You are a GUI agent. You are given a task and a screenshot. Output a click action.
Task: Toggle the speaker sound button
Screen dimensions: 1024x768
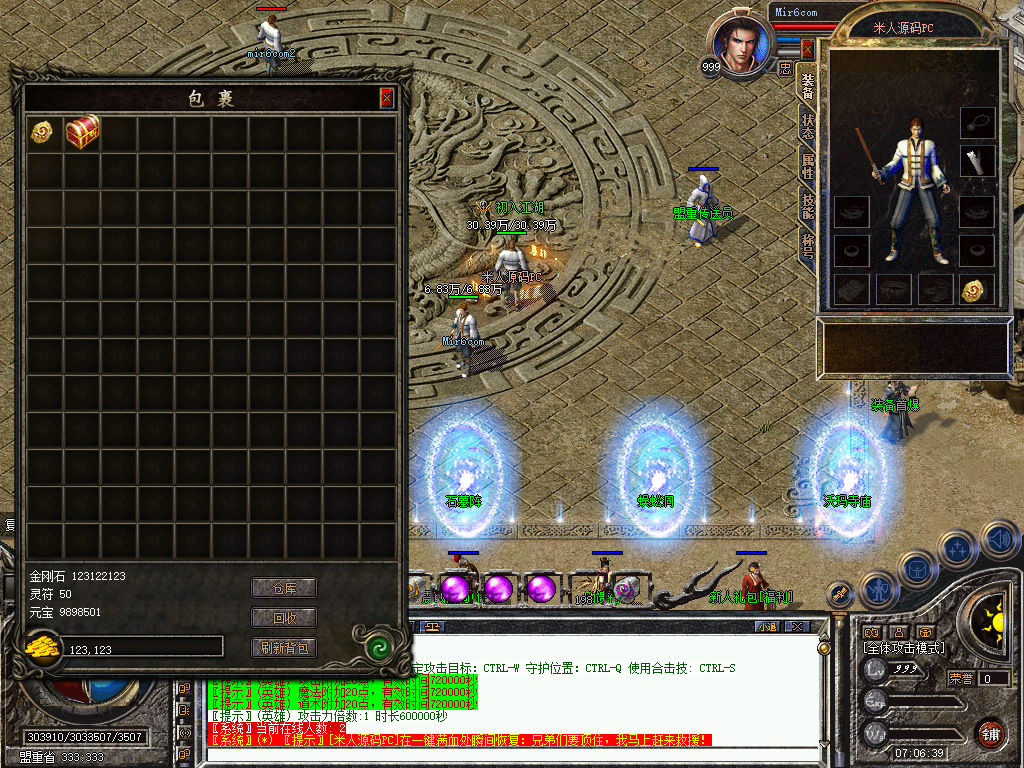tap(999, 541)
